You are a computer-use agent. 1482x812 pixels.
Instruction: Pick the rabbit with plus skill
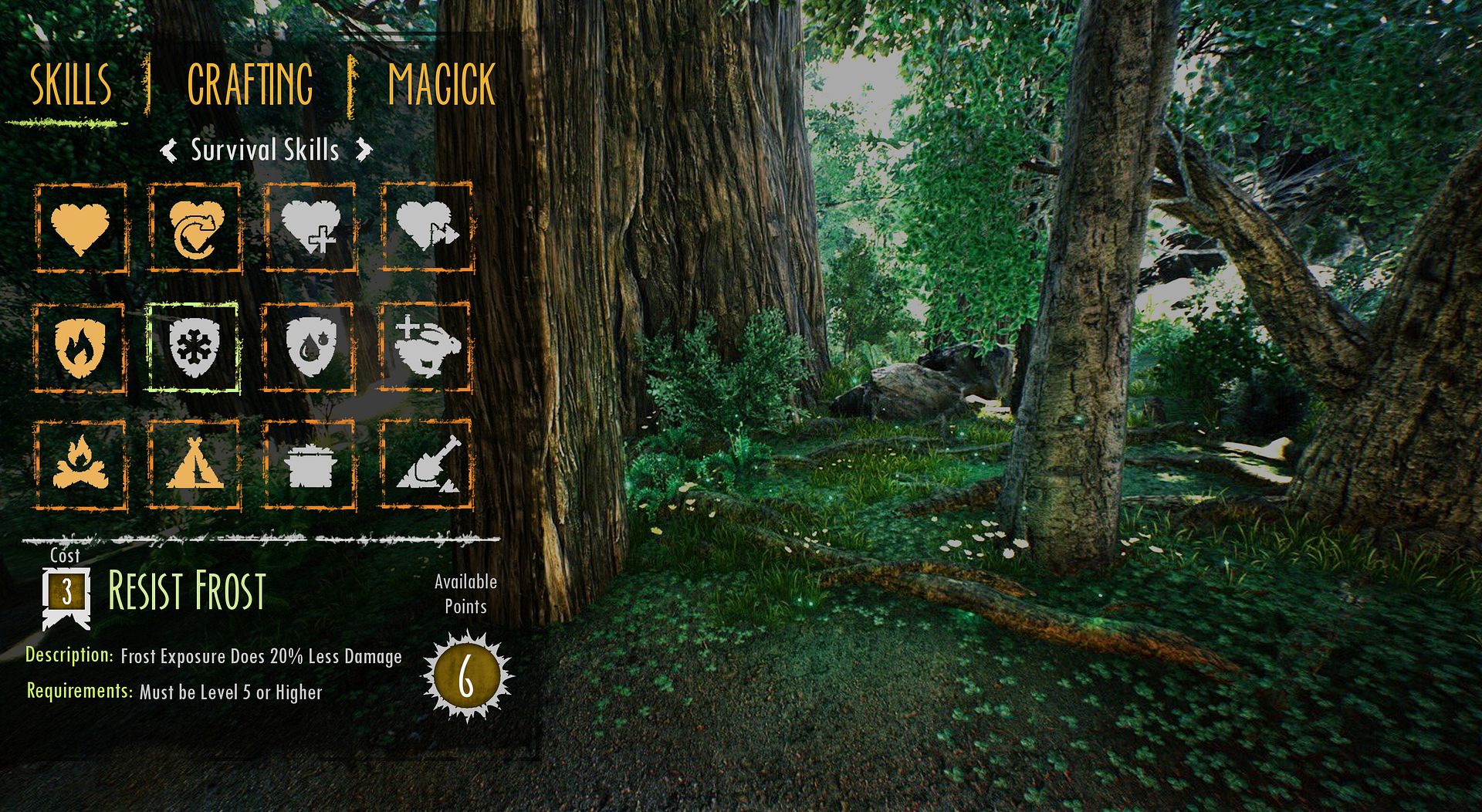(x=426, y=348)
